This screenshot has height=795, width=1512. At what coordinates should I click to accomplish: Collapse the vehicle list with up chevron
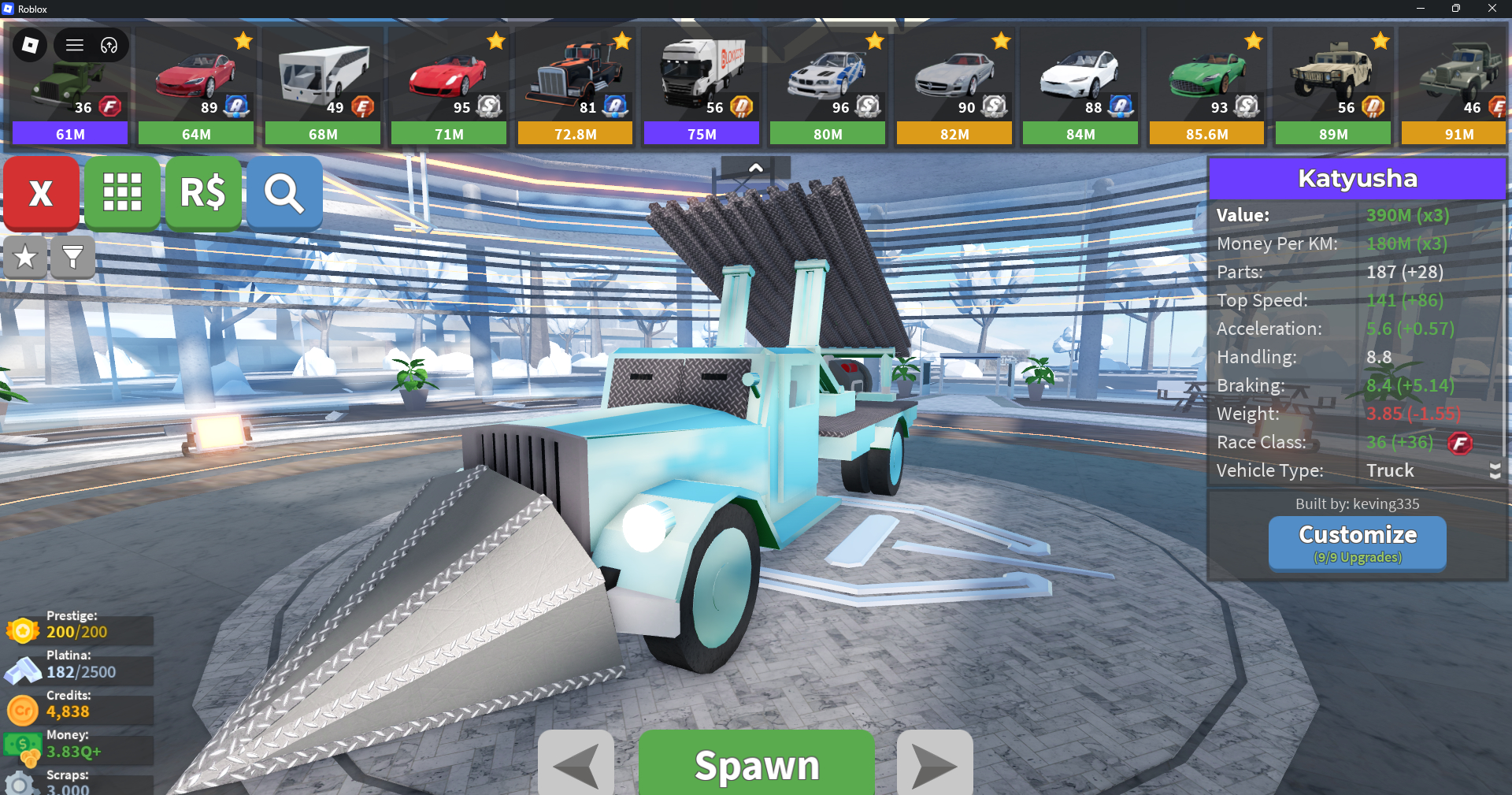(755, 168)
